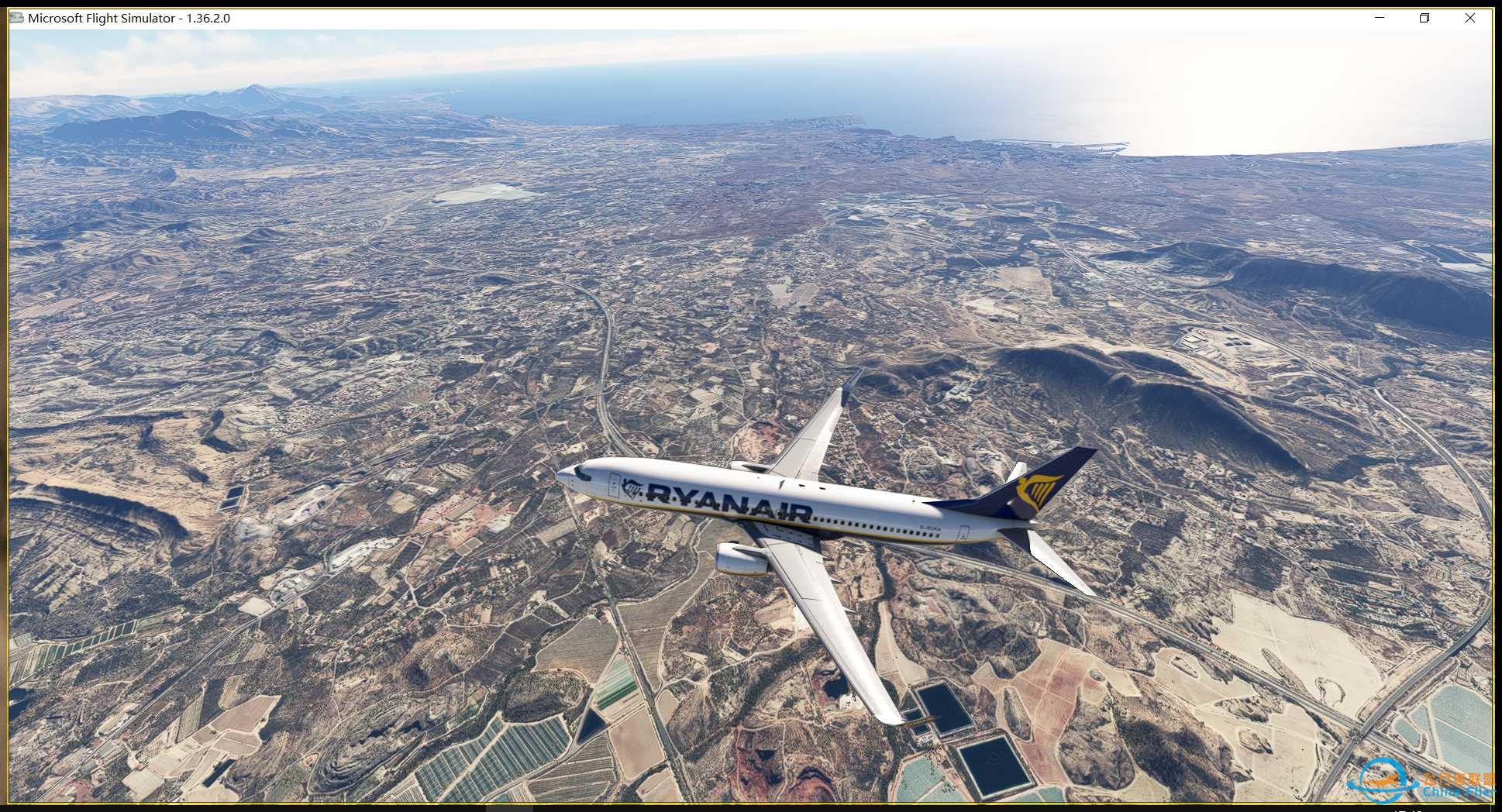Click the version text 1.36.2.0
1502x812 pixels.
tap(206, 17)
